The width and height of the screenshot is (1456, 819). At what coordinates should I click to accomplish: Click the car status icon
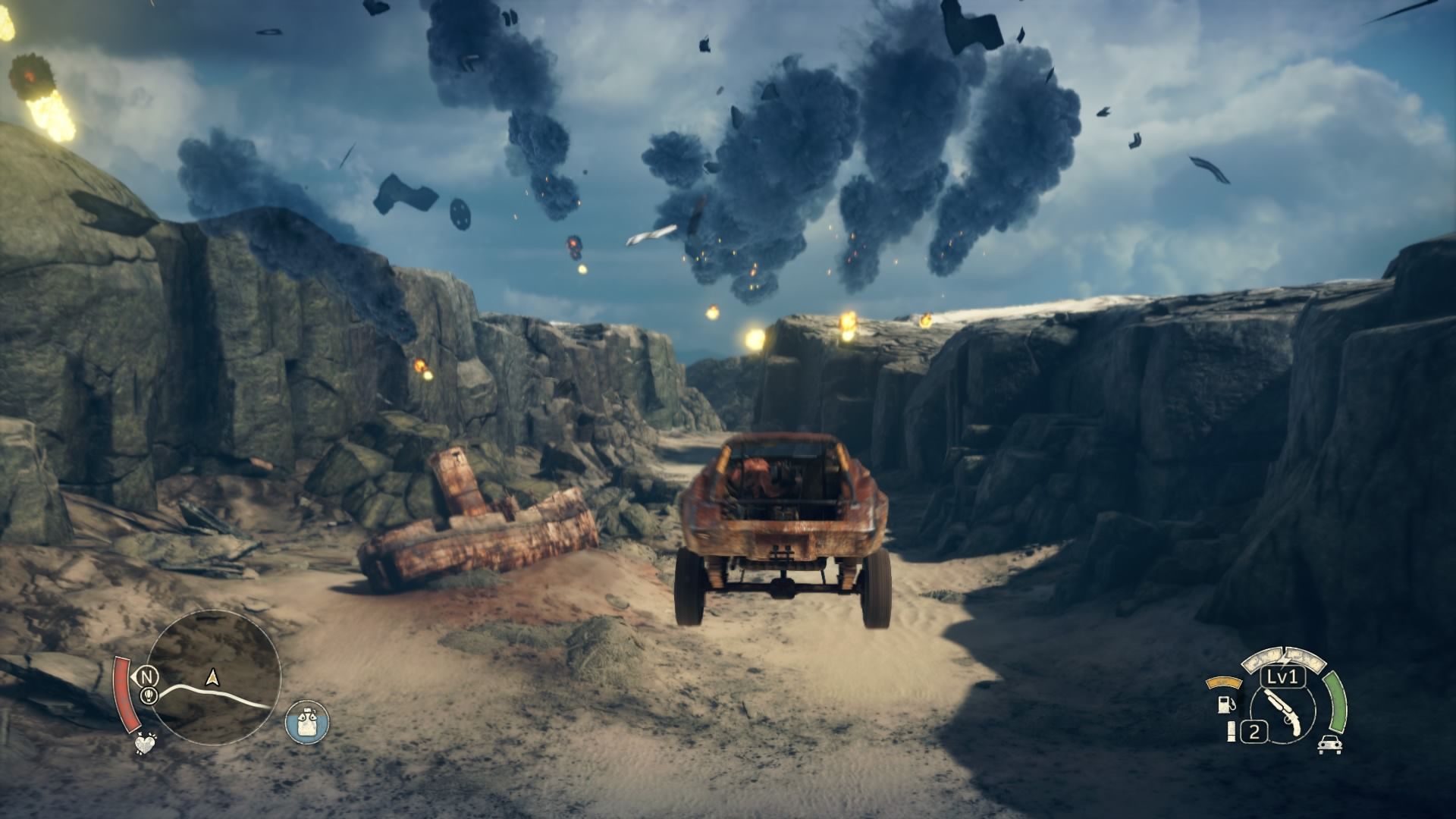click(1329, 744)
